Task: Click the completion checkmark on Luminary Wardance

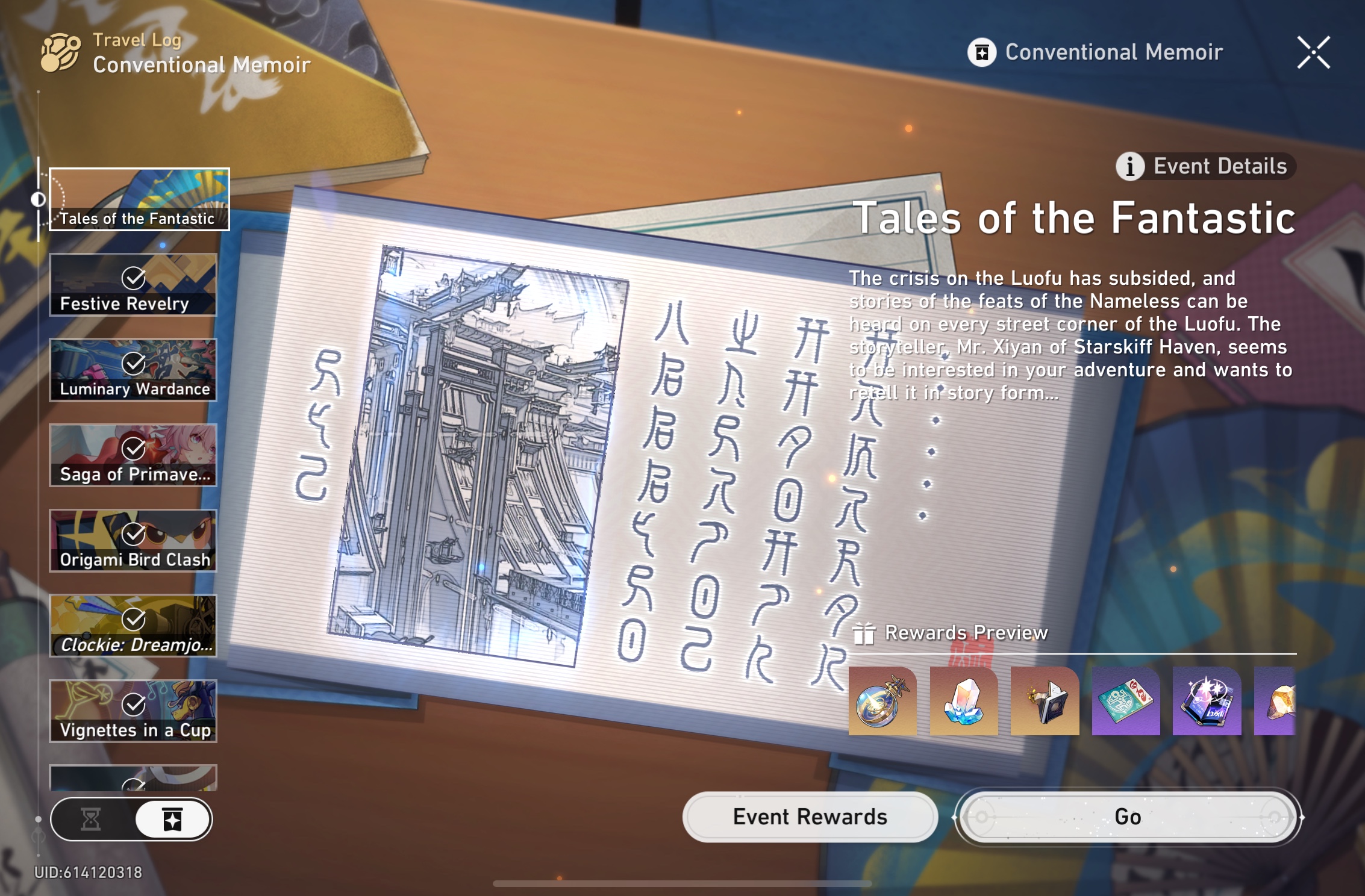Action: click(x=134, y=364)
